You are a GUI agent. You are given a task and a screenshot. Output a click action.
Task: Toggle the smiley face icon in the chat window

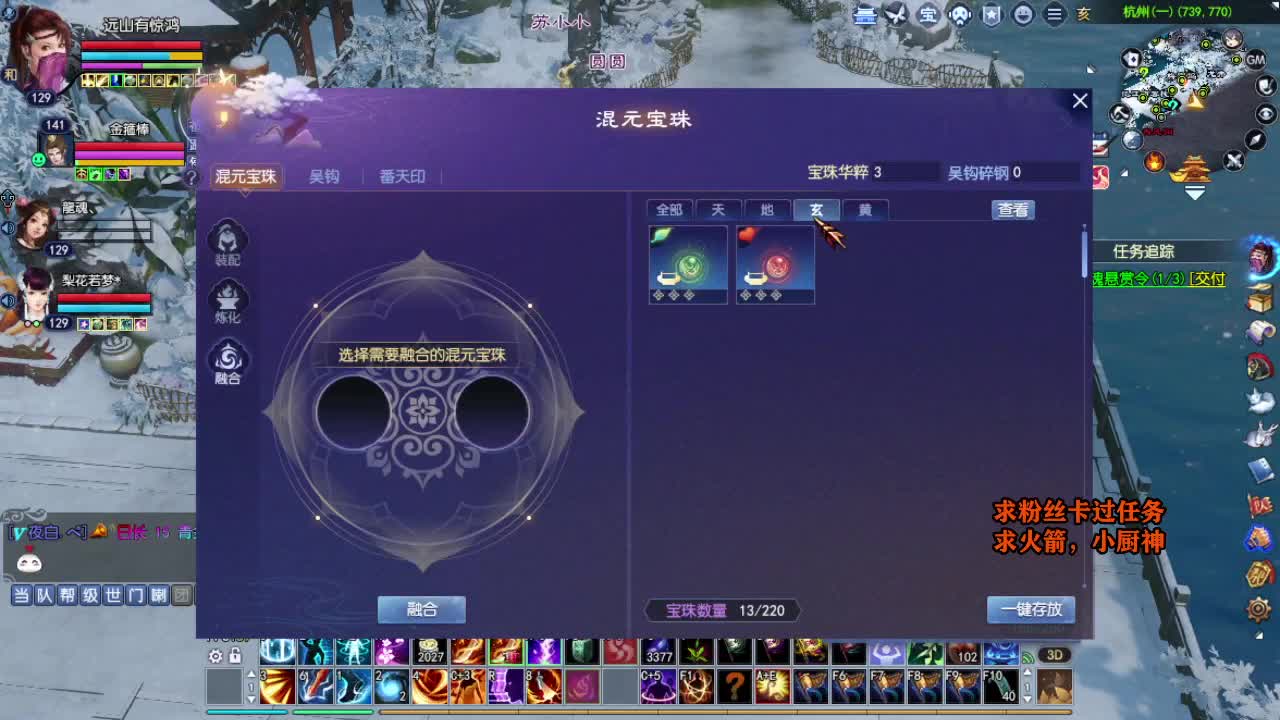click(x=28, y=561)
